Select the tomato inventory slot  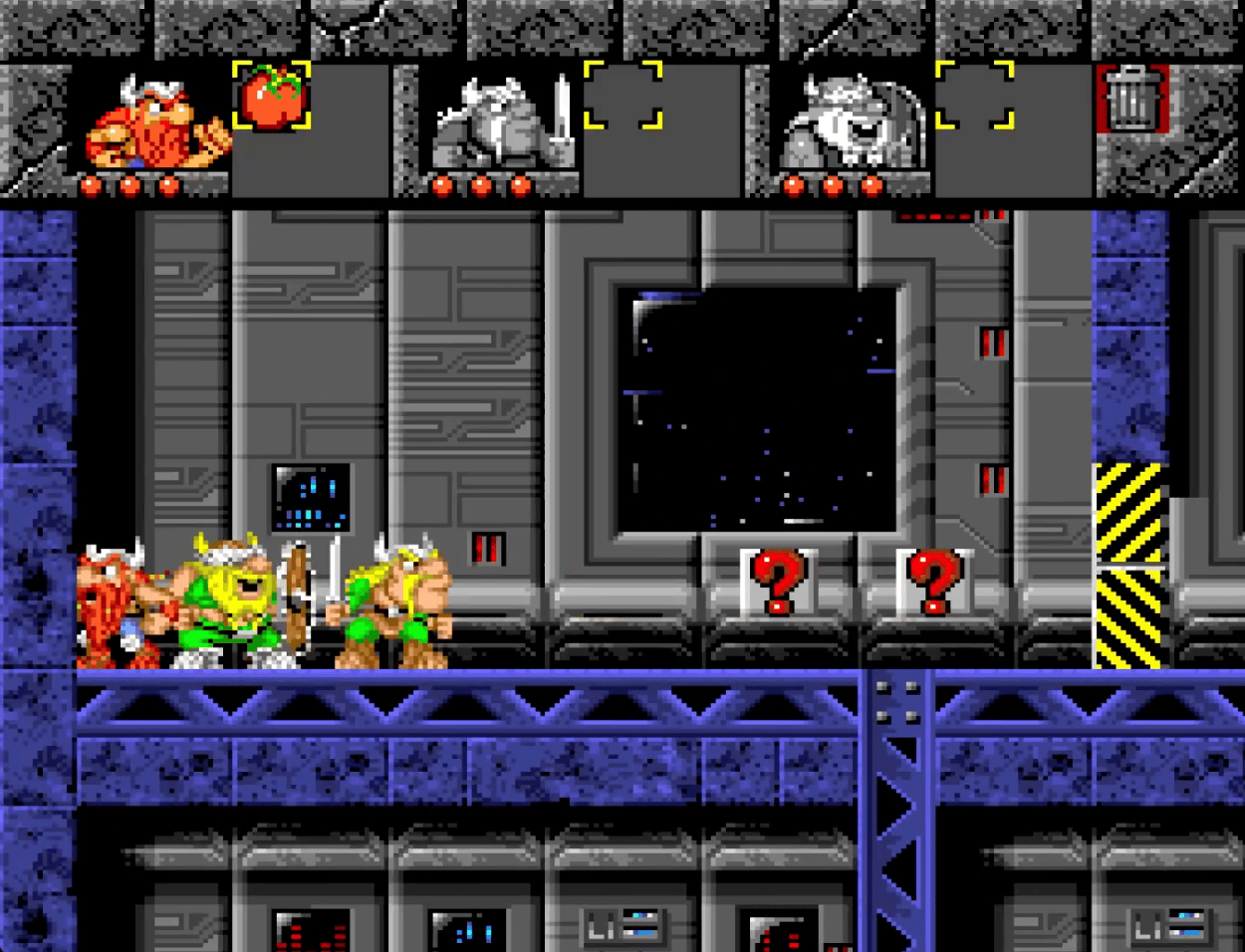[271, 97]
